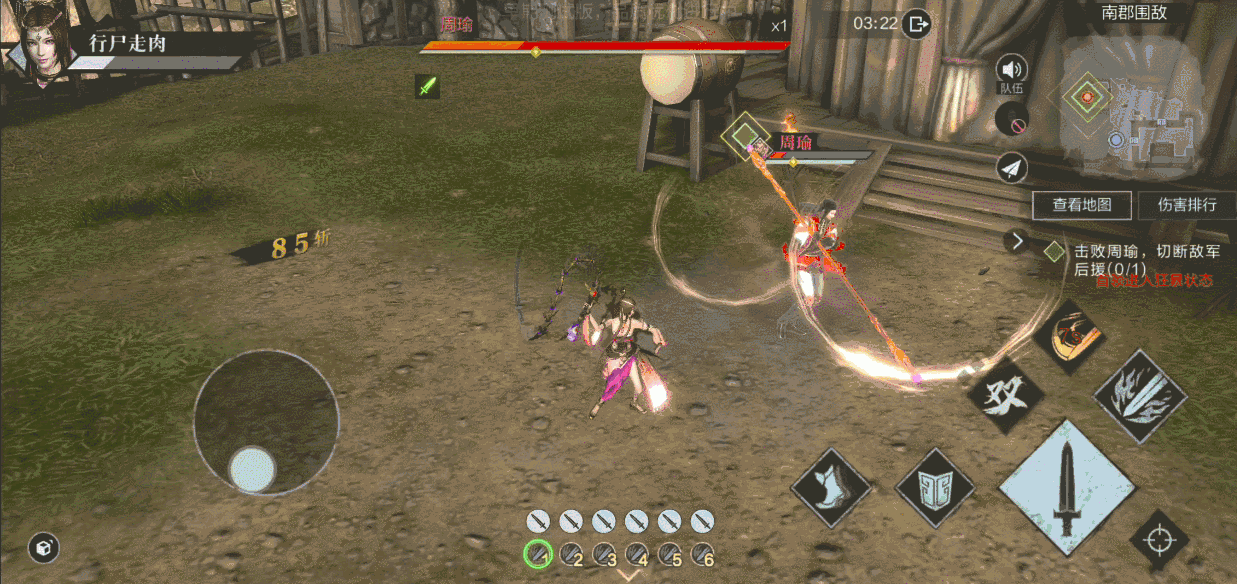Use the skill on 7s cooldown
Screen dimensions: 1237x584
(x=1067, y=336)
